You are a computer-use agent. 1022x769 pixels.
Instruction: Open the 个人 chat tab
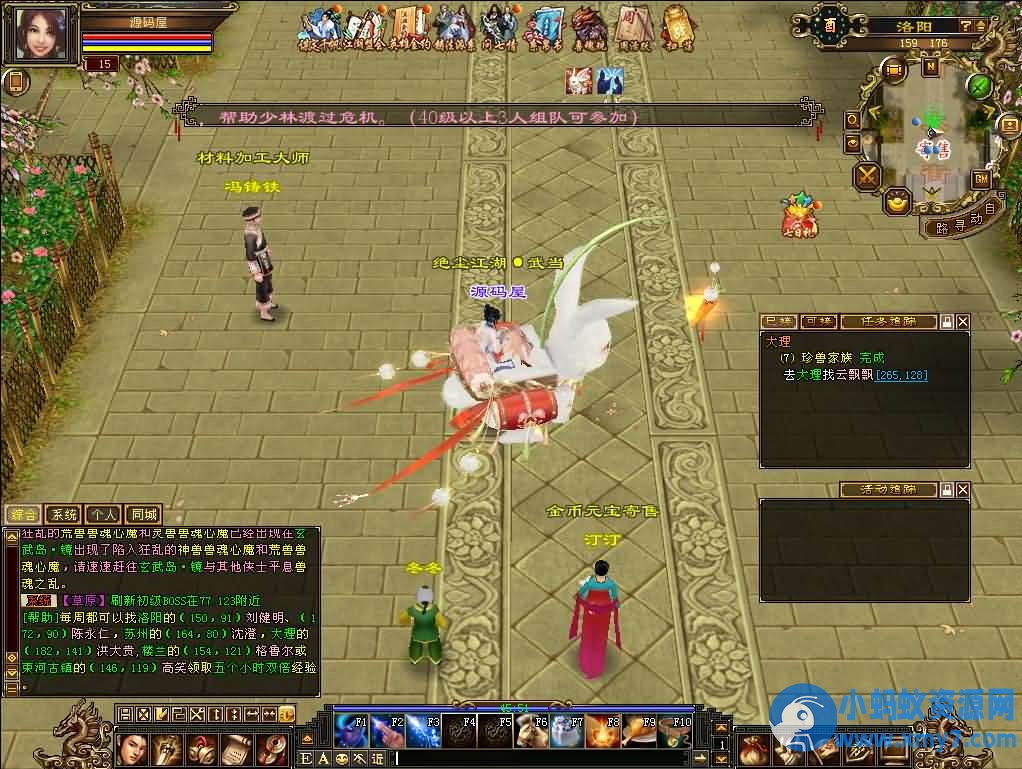click(103, 514)
